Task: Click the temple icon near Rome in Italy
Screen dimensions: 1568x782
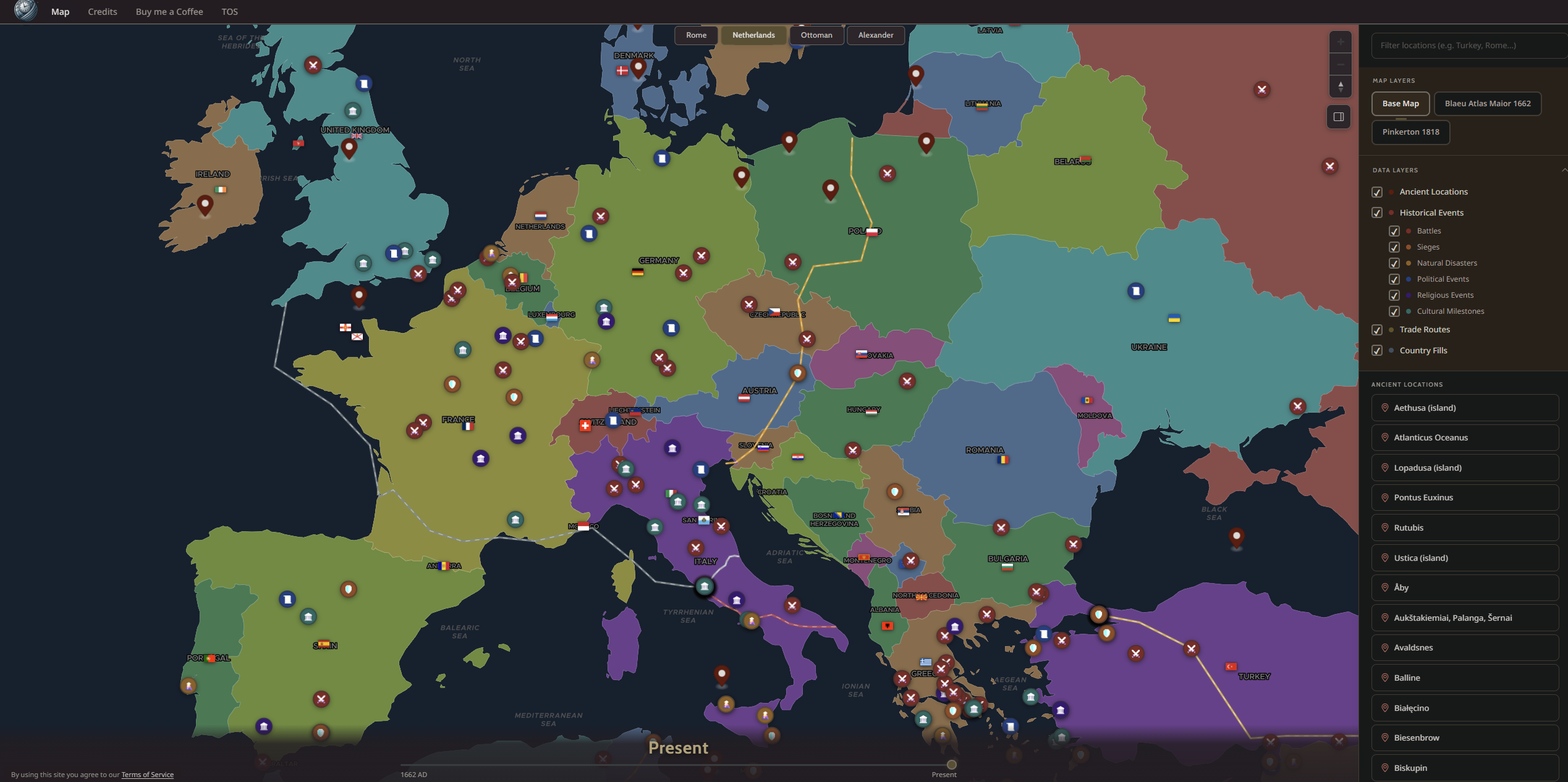Action: pyautogui.click(x=704, y=587)
